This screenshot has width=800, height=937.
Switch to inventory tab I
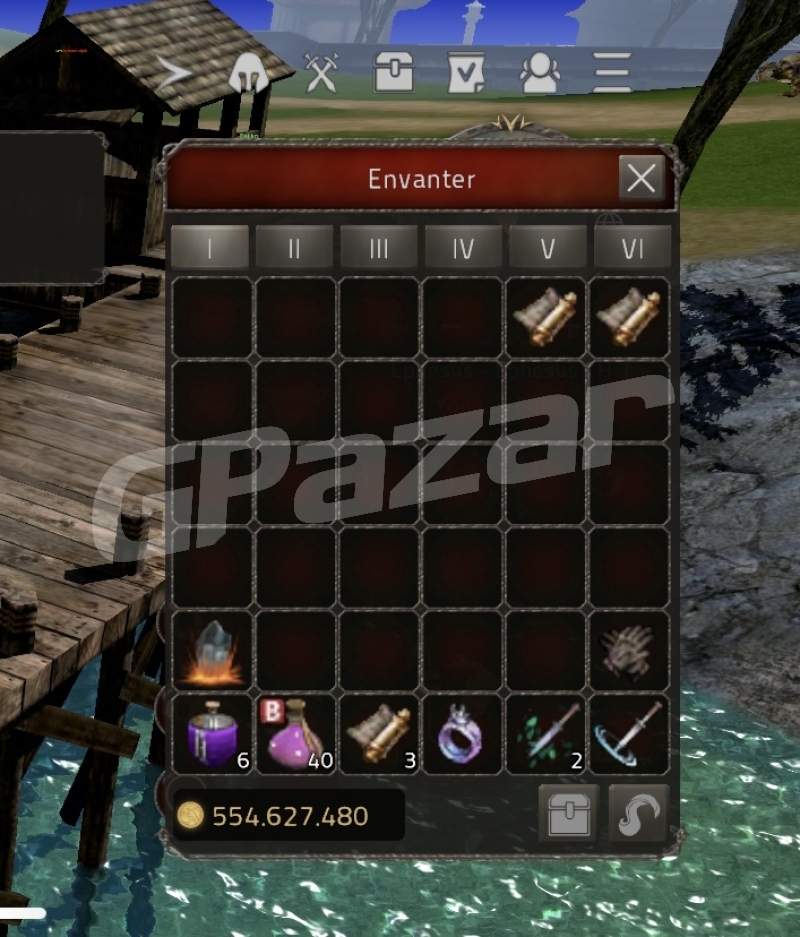click(x=210, y=248)
